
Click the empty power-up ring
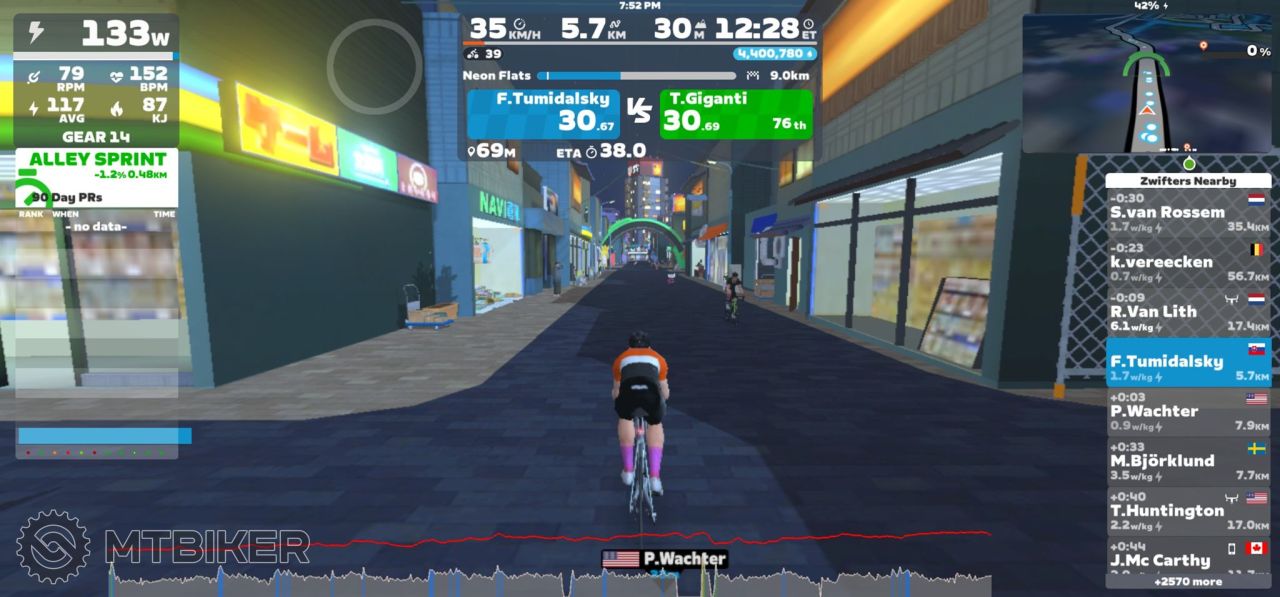pyautogui.click(x=375, y=66)
